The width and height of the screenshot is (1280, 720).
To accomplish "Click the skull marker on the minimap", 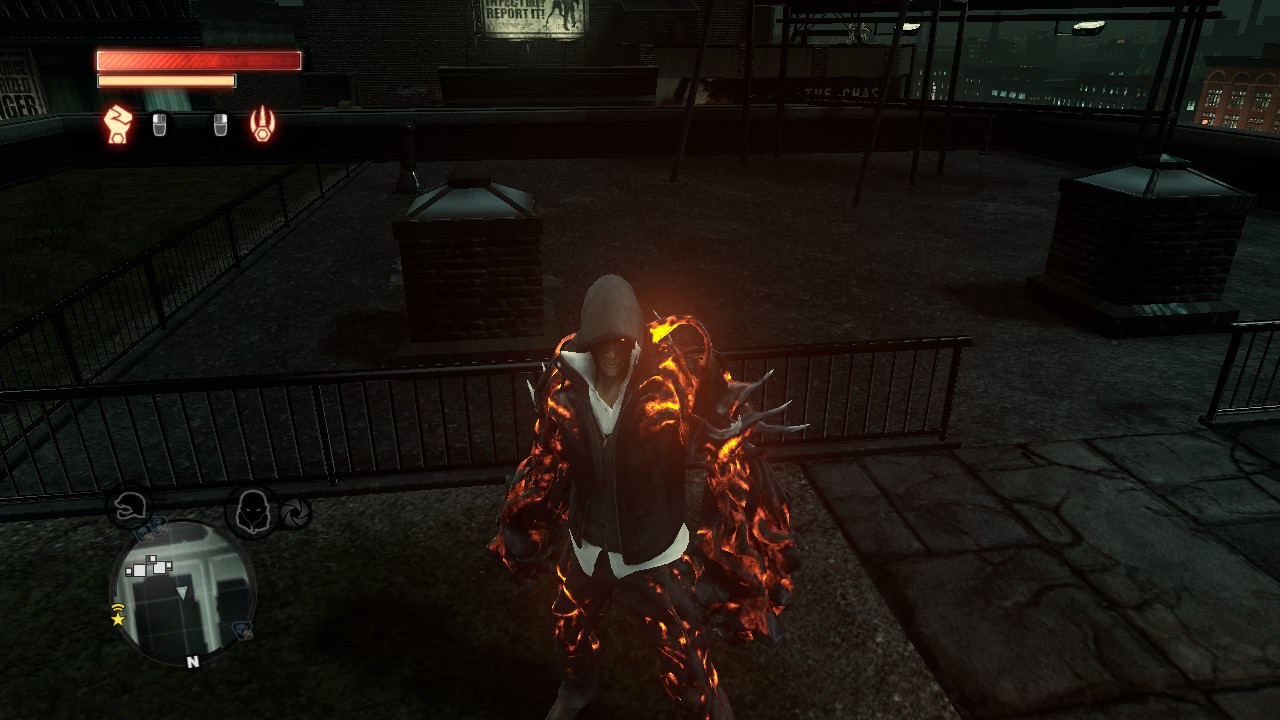I will 141,534.
